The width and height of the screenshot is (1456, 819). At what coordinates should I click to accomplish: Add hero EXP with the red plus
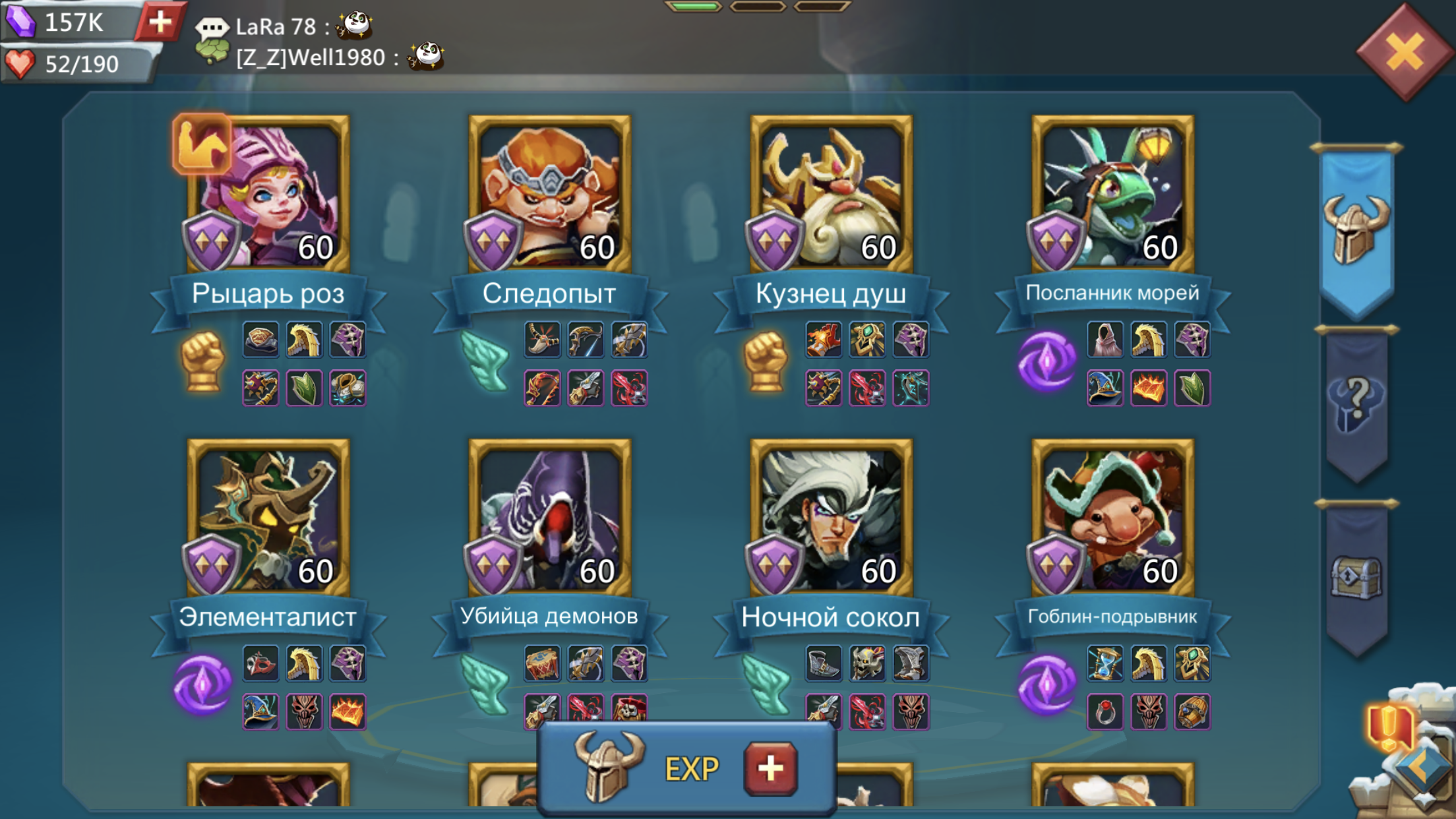(x=770, y=769)
